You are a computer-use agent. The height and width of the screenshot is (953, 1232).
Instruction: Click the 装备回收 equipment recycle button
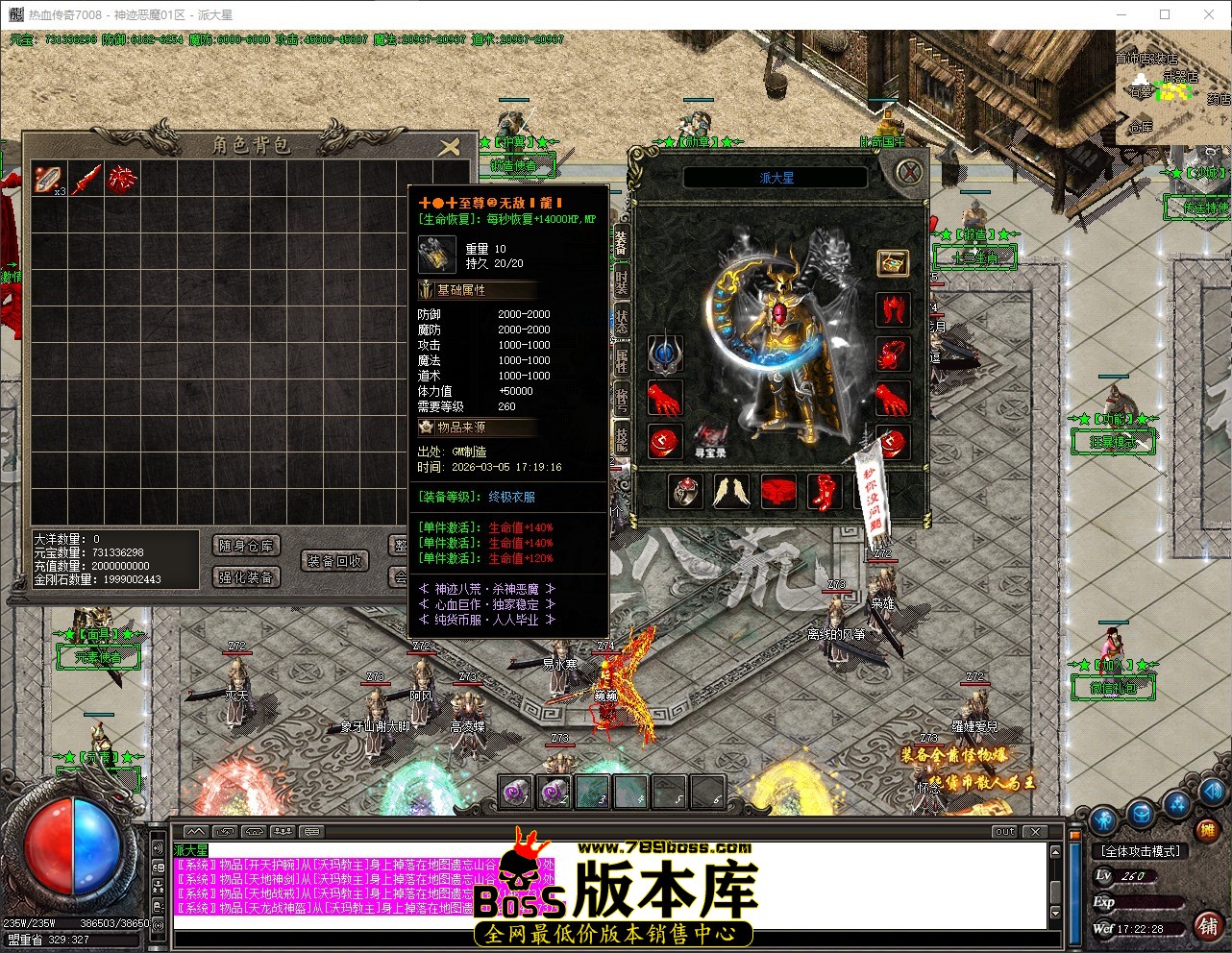tap(335, 560)
